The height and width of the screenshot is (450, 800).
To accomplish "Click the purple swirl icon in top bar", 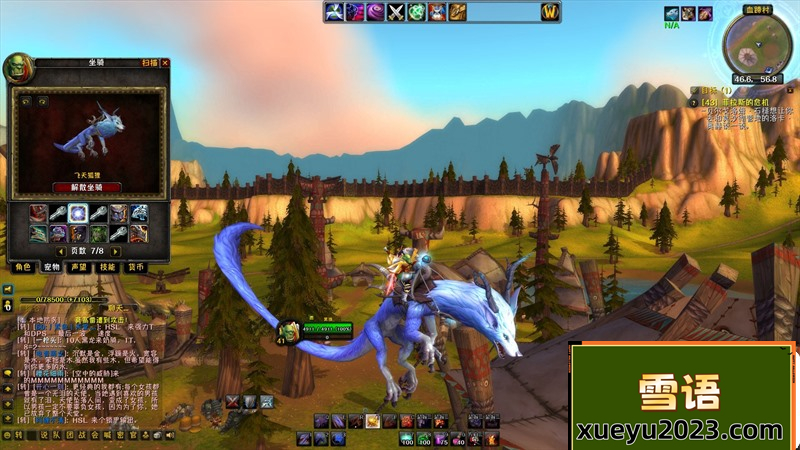I will [374, 12].
